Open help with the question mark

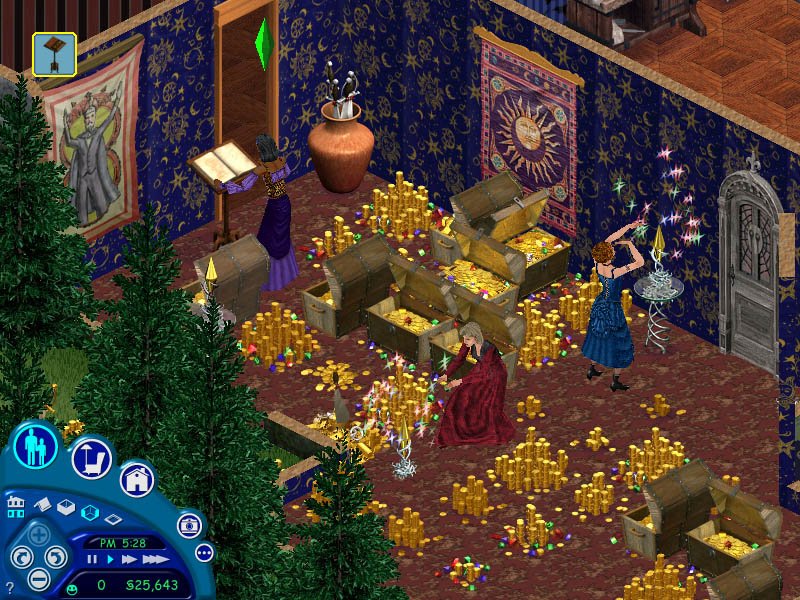pos(9,587)
